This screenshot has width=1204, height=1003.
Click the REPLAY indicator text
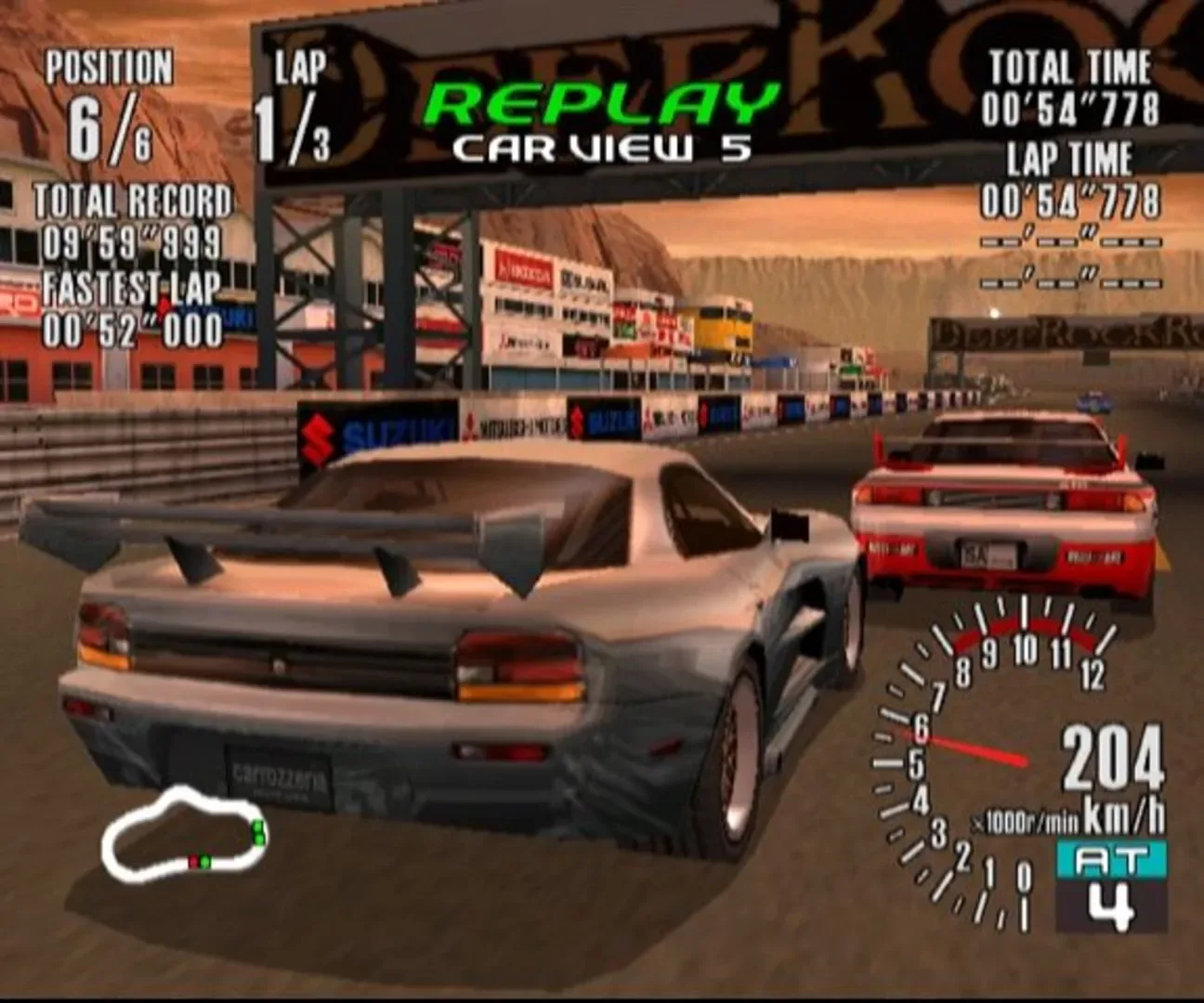[x=599, y=99]
